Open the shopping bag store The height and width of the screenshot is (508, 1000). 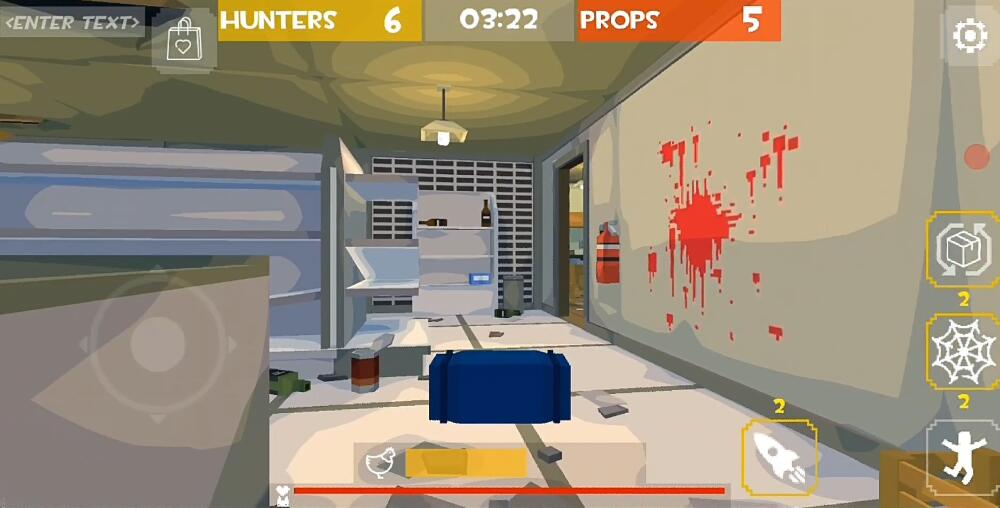click(x=184, y=42)
